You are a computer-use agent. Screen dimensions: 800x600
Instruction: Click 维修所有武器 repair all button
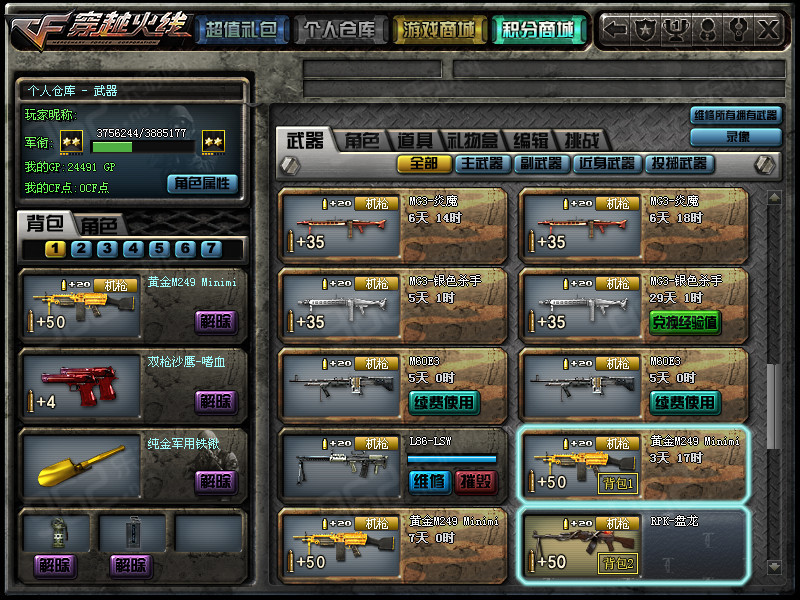click(737, 116)
